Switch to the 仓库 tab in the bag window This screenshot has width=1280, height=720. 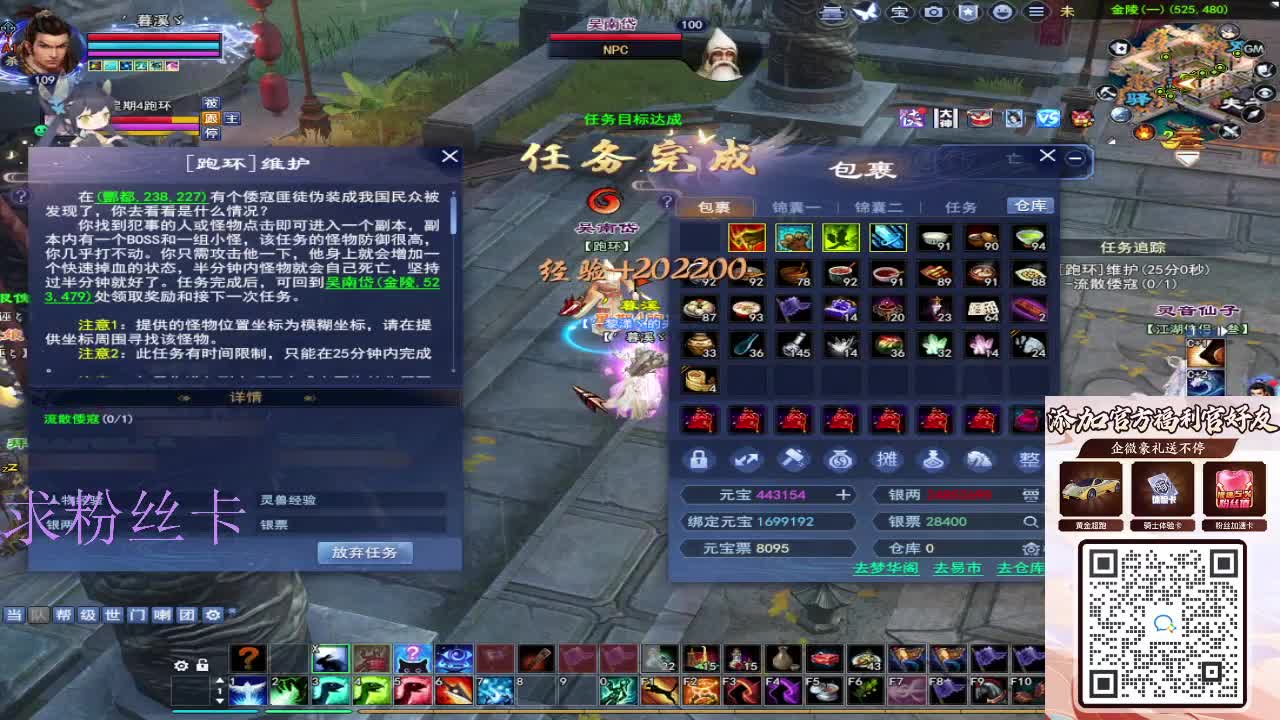(x=1029, y=205)
